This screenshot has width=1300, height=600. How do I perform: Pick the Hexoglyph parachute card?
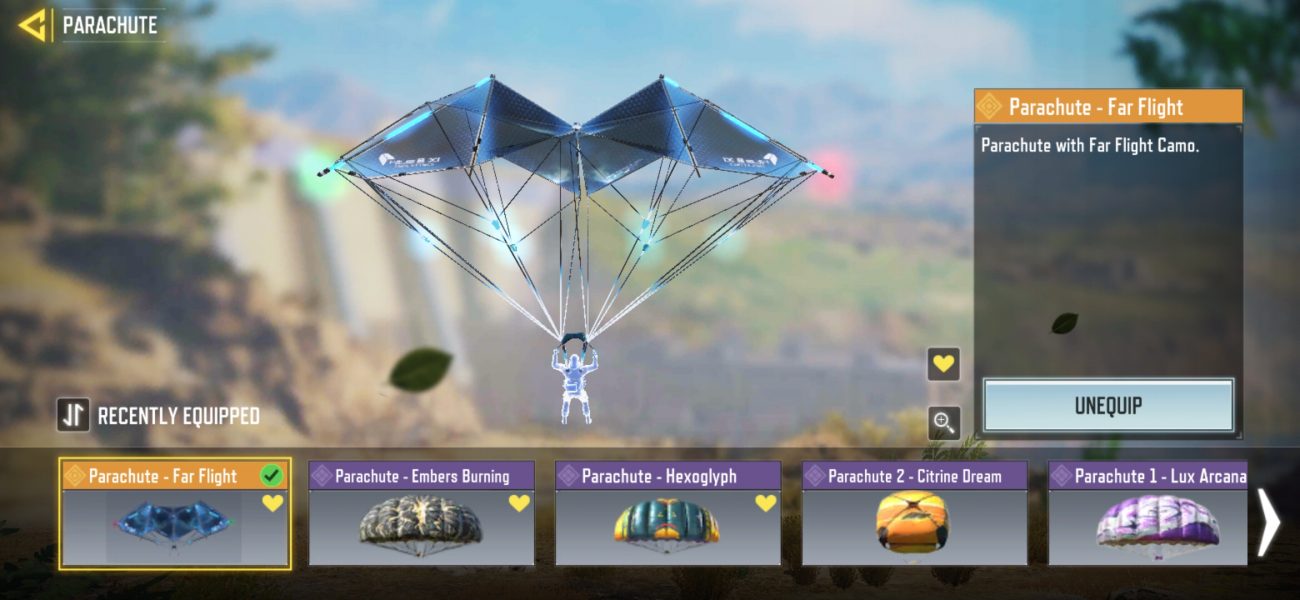668,514
